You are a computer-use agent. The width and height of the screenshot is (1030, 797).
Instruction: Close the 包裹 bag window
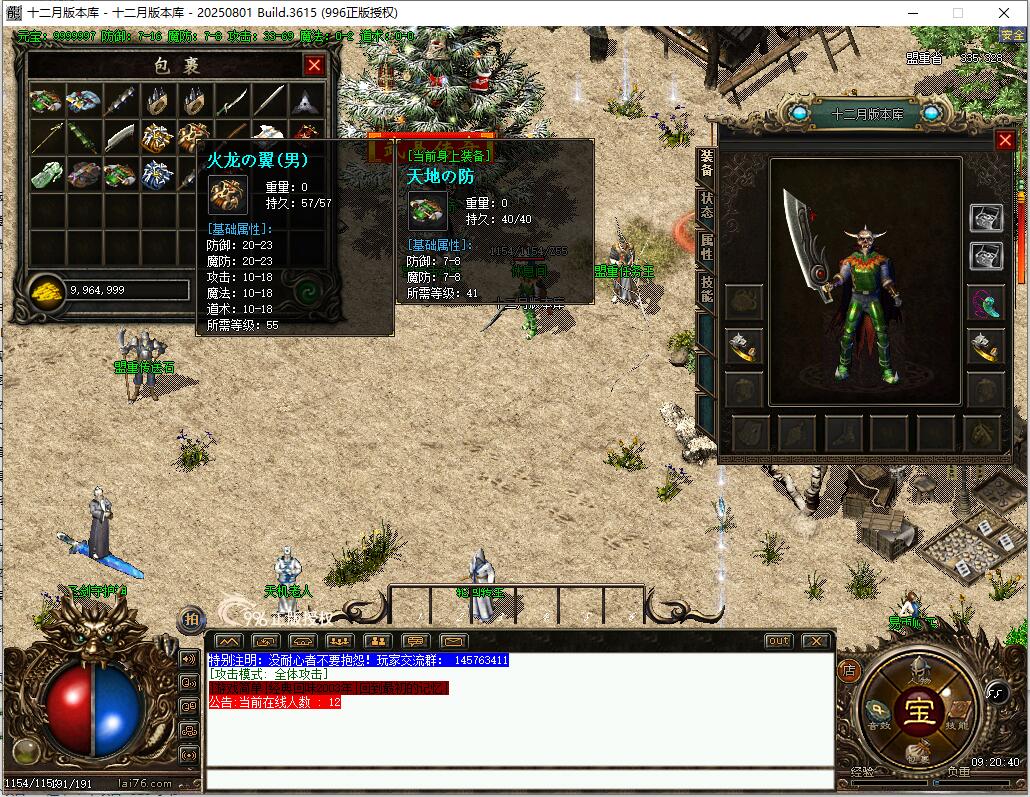coord(314,66)
